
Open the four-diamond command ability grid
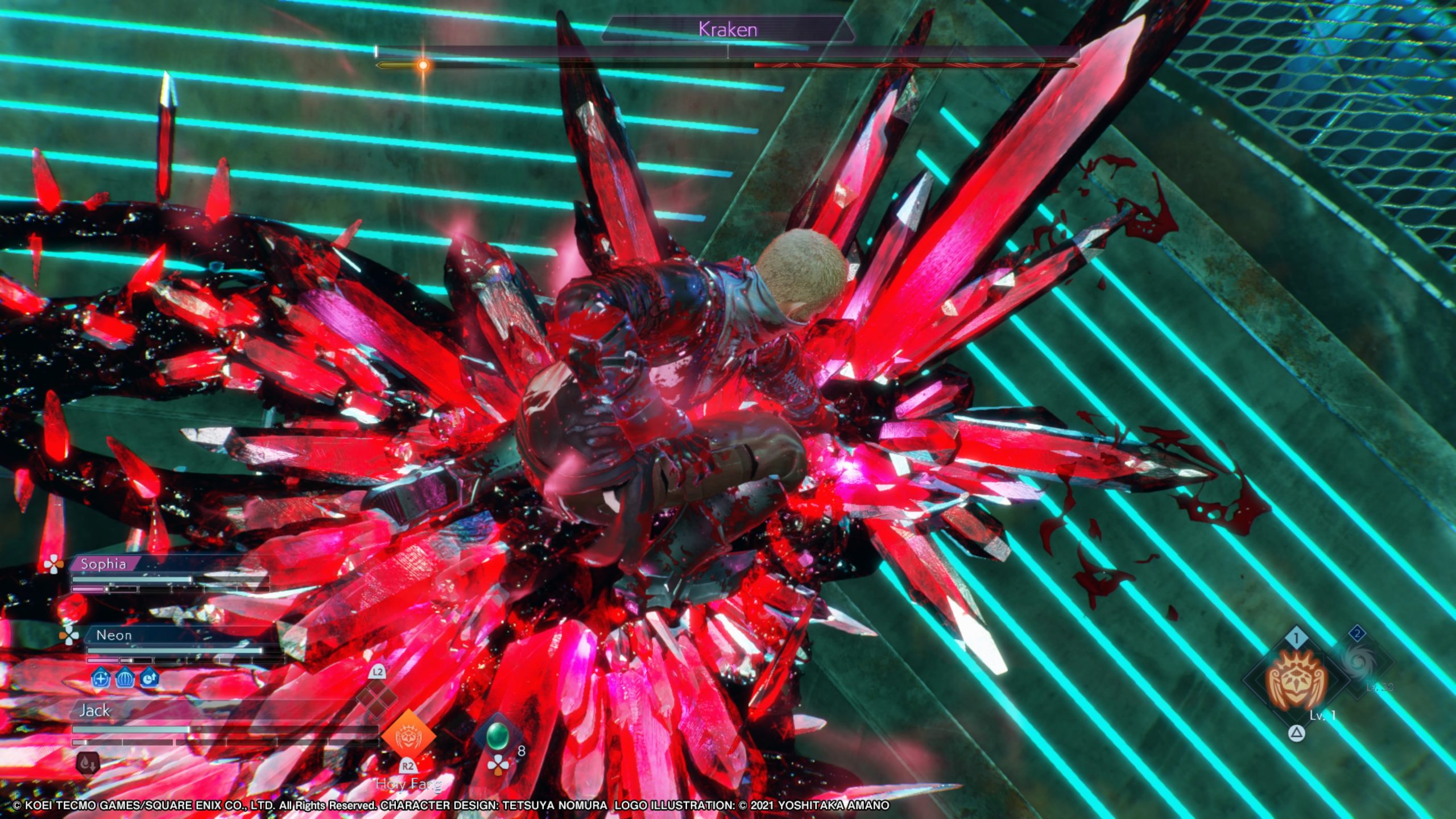(x=377, y=697)
